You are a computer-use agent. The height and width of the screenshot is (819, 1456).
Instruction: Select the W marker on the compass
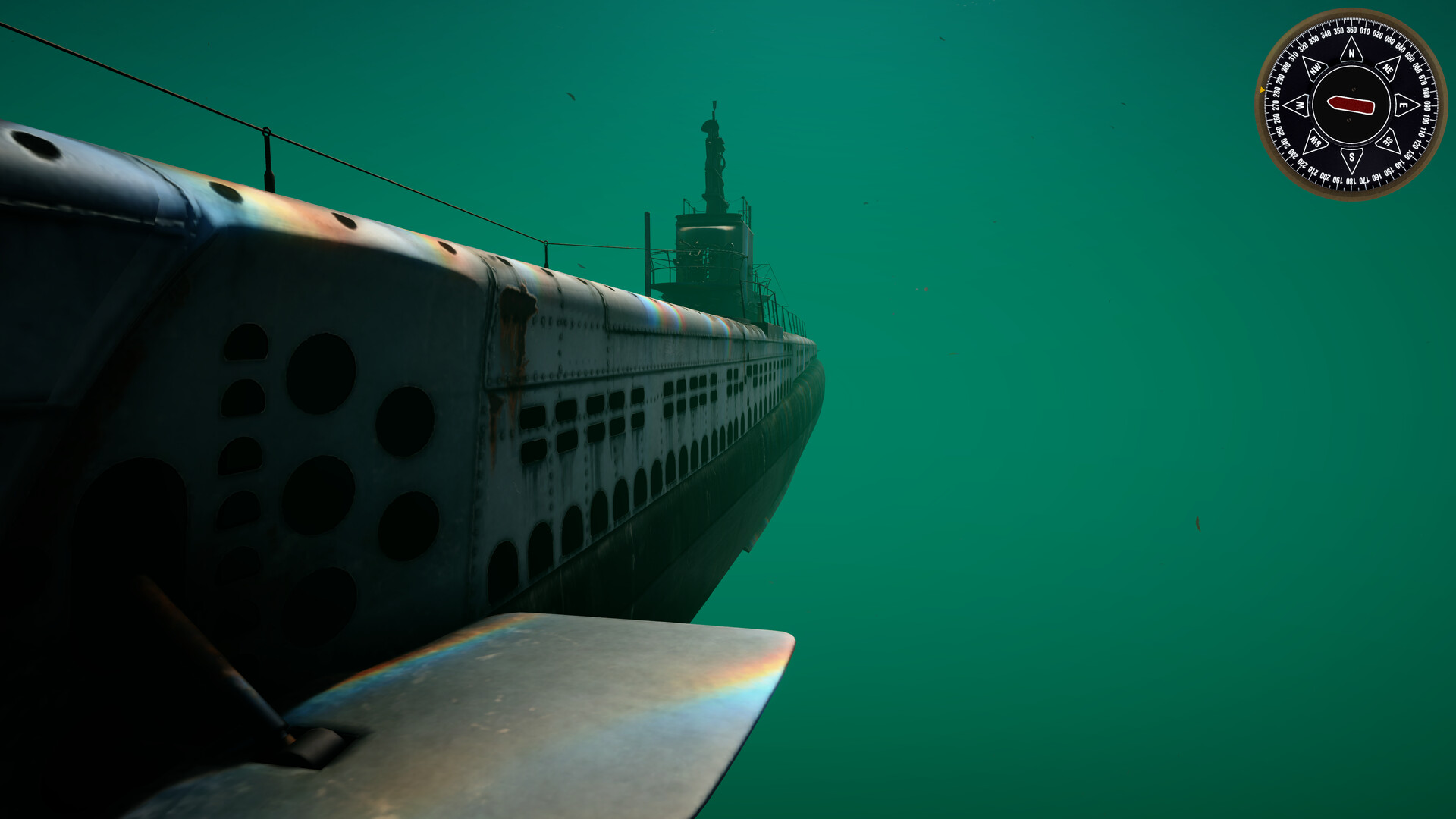click(1300, 105)
